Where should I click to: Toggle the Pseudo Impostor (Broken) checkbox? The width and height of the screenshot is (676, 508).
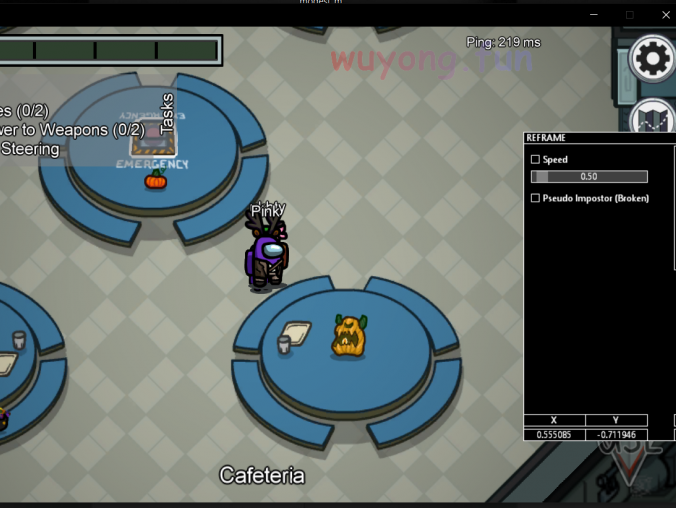point(536,199)
